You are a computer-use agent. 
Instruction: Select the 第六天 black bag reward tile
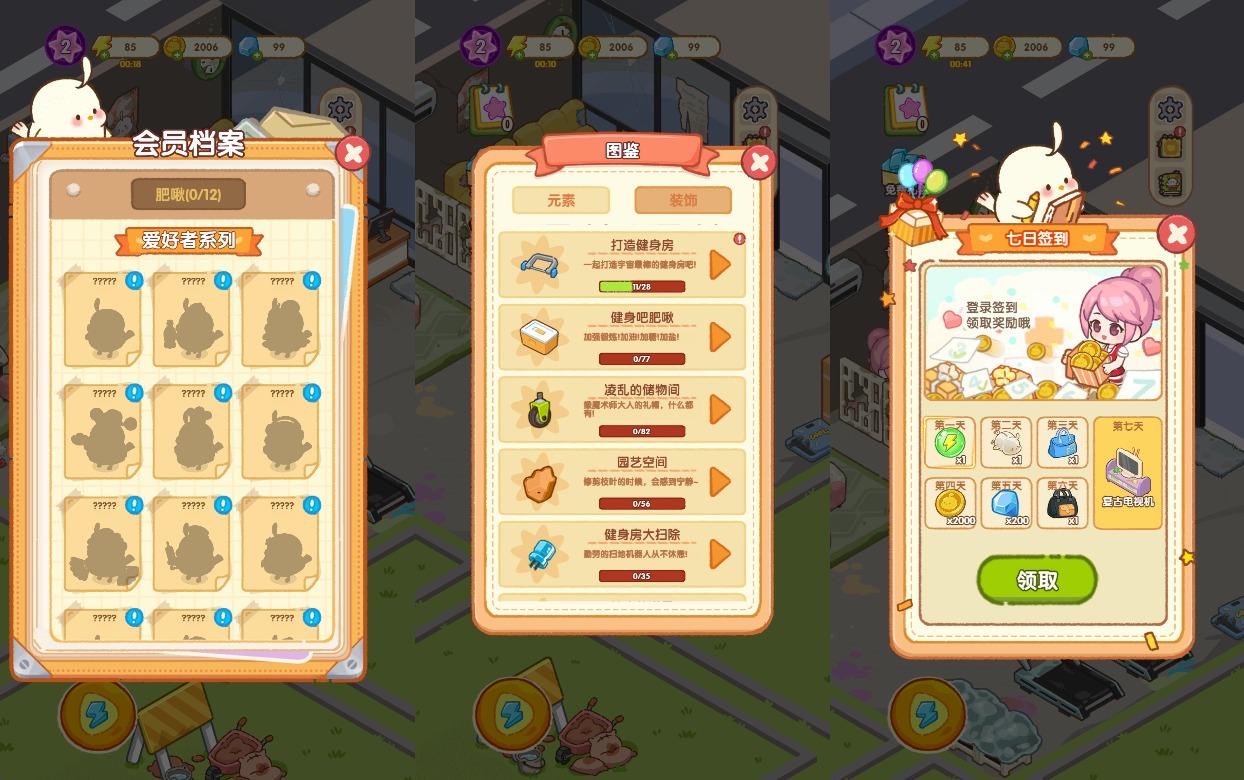pos(1061,503)
